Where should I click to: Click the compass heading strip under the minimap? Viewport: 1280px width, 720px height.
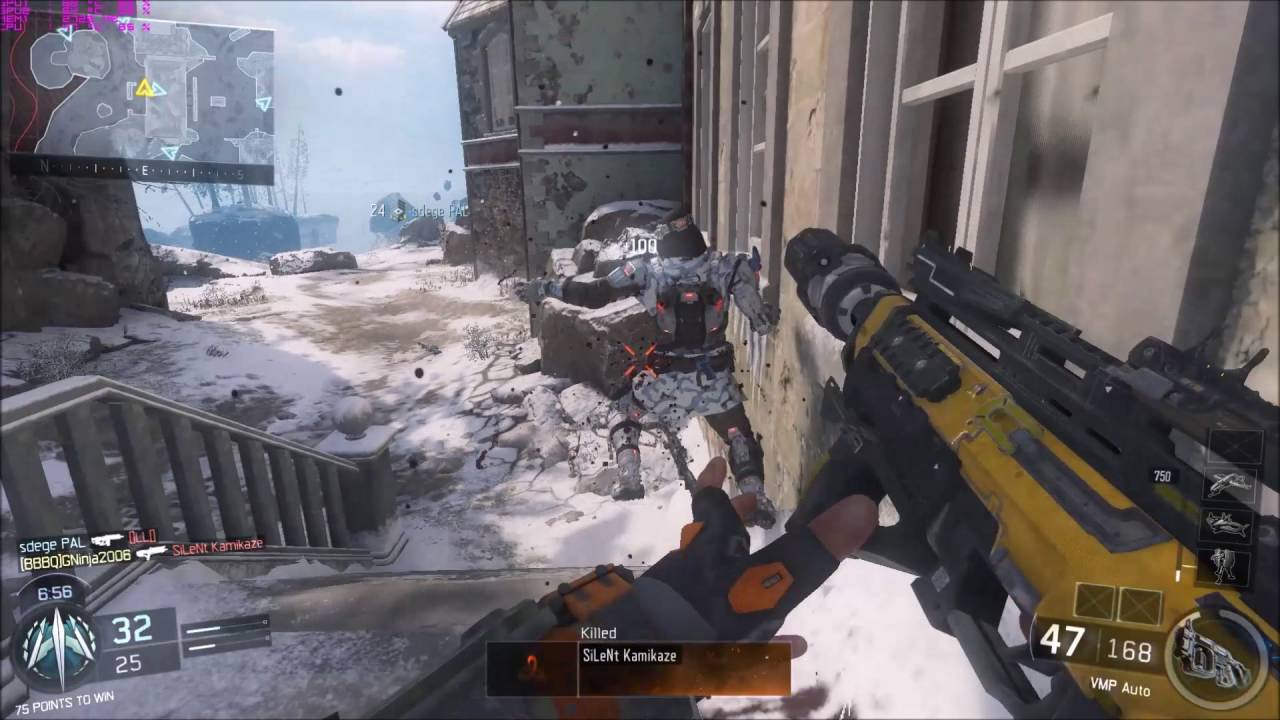click(x=142, y=172)
